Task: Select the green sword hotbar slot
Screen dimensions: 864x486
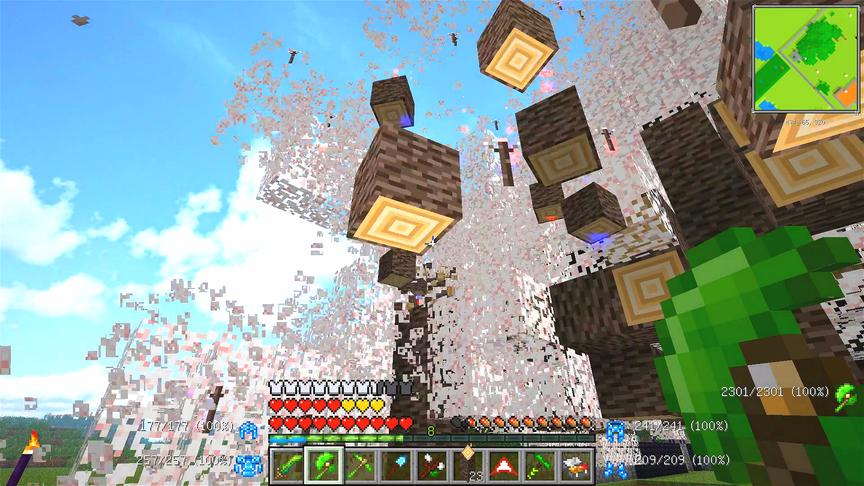Action: (287, 465)
